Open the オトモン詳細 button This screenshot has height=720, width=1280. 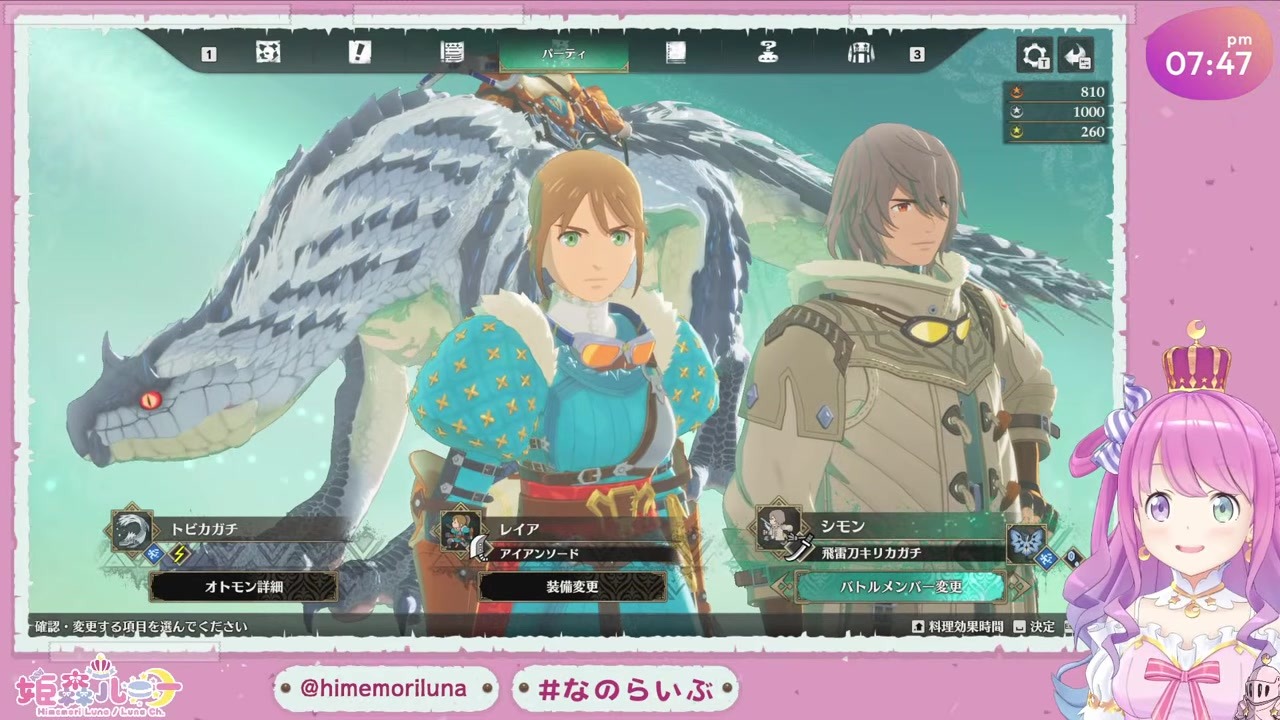[243, 587]
